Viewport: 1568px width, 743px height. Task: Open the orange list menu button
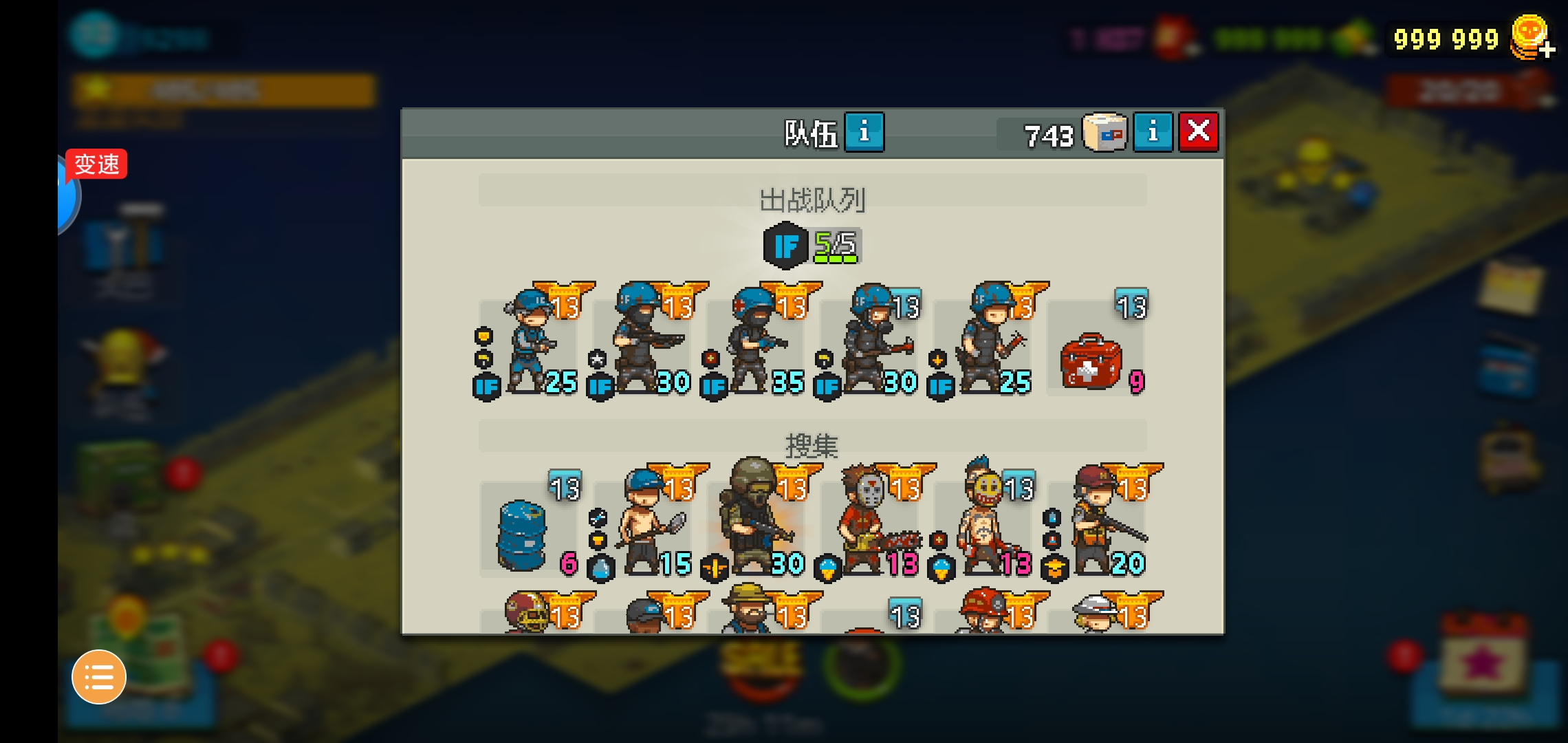(99, 677)
